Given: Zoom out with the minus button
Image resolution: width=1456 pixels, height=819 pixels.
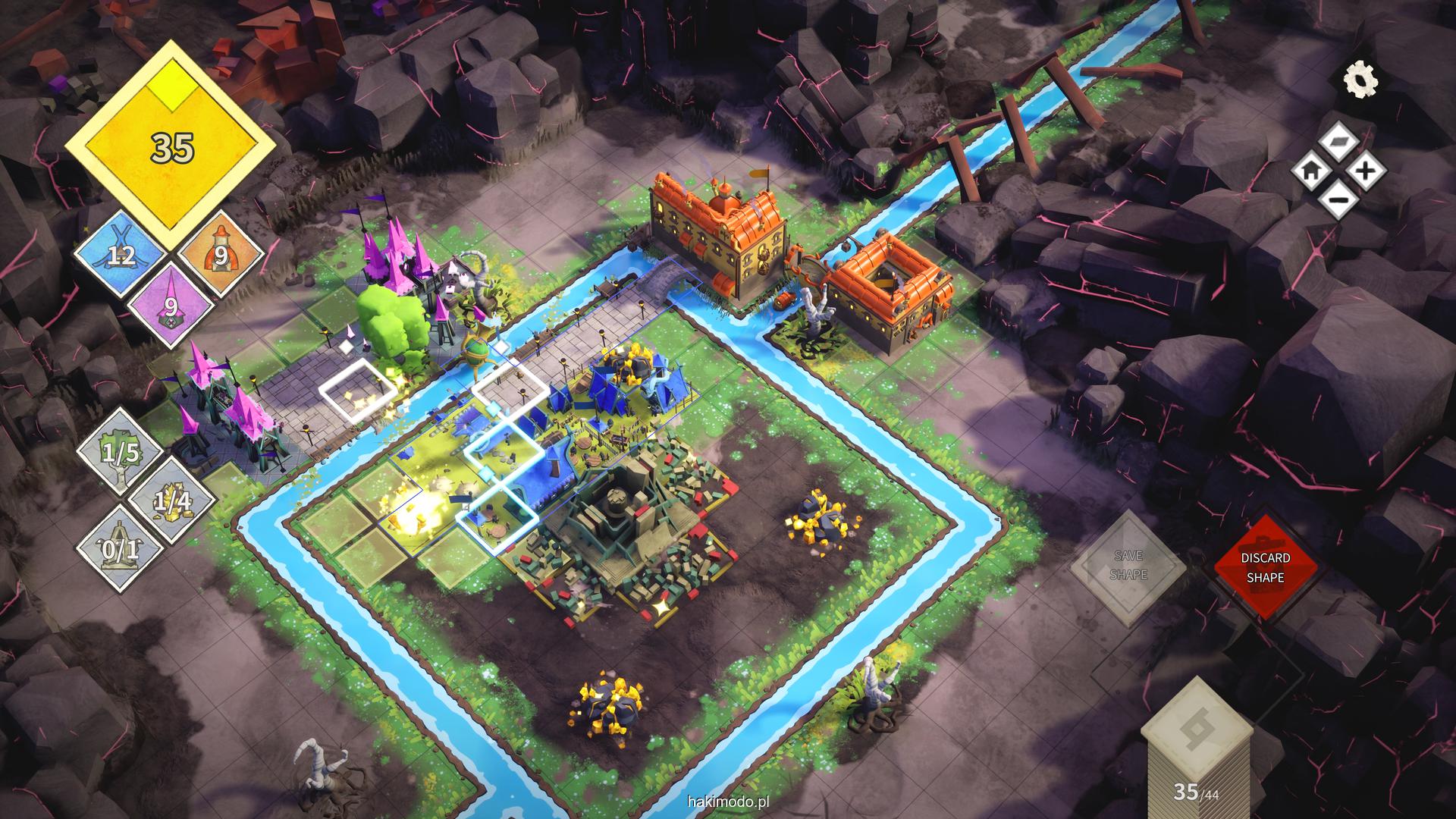Looking at the screenshot, I should pyautogui.click(x=1339, y=200).
